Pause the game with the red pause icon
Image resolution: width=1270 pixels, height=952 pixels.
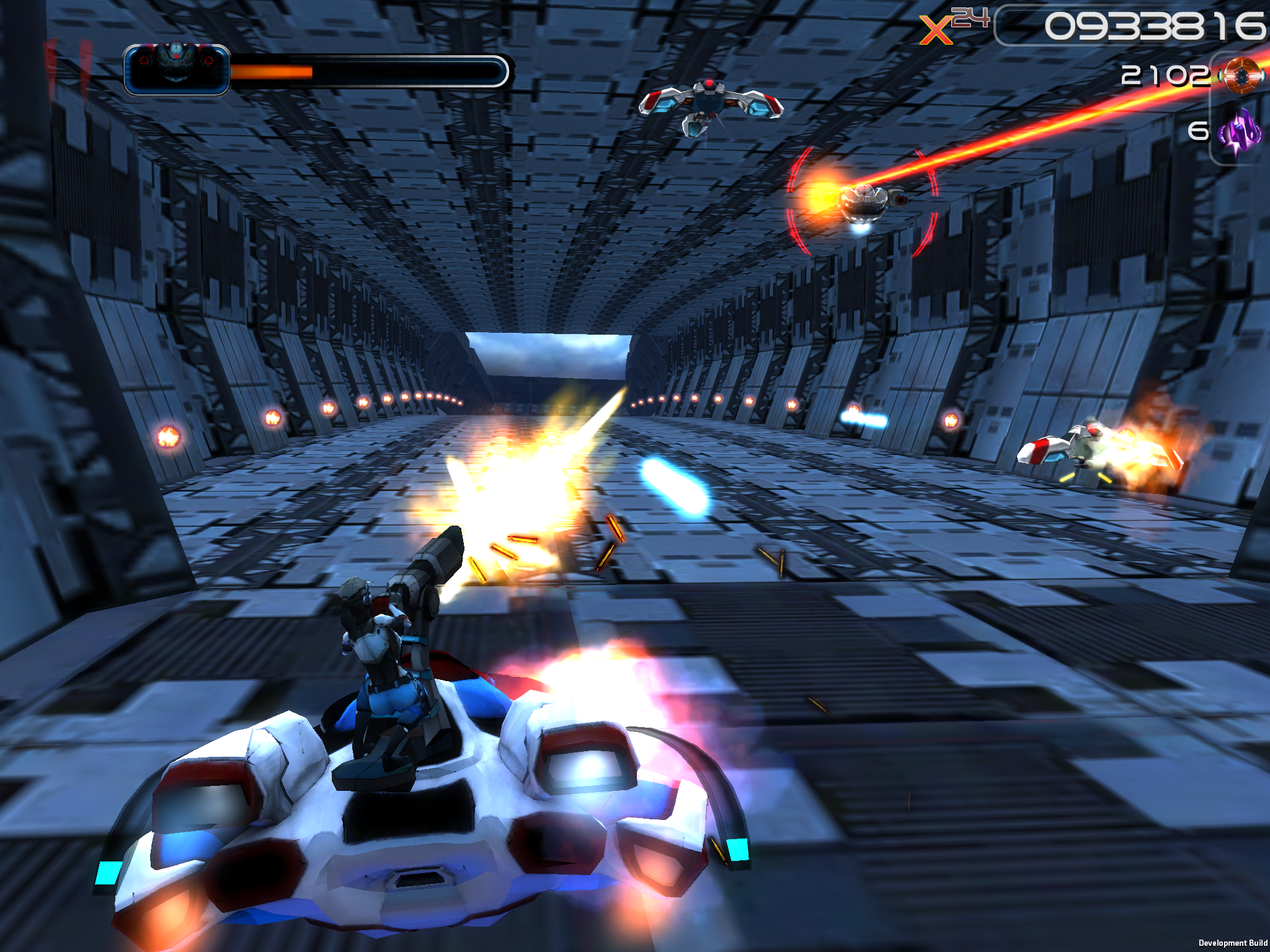(68, 66)
